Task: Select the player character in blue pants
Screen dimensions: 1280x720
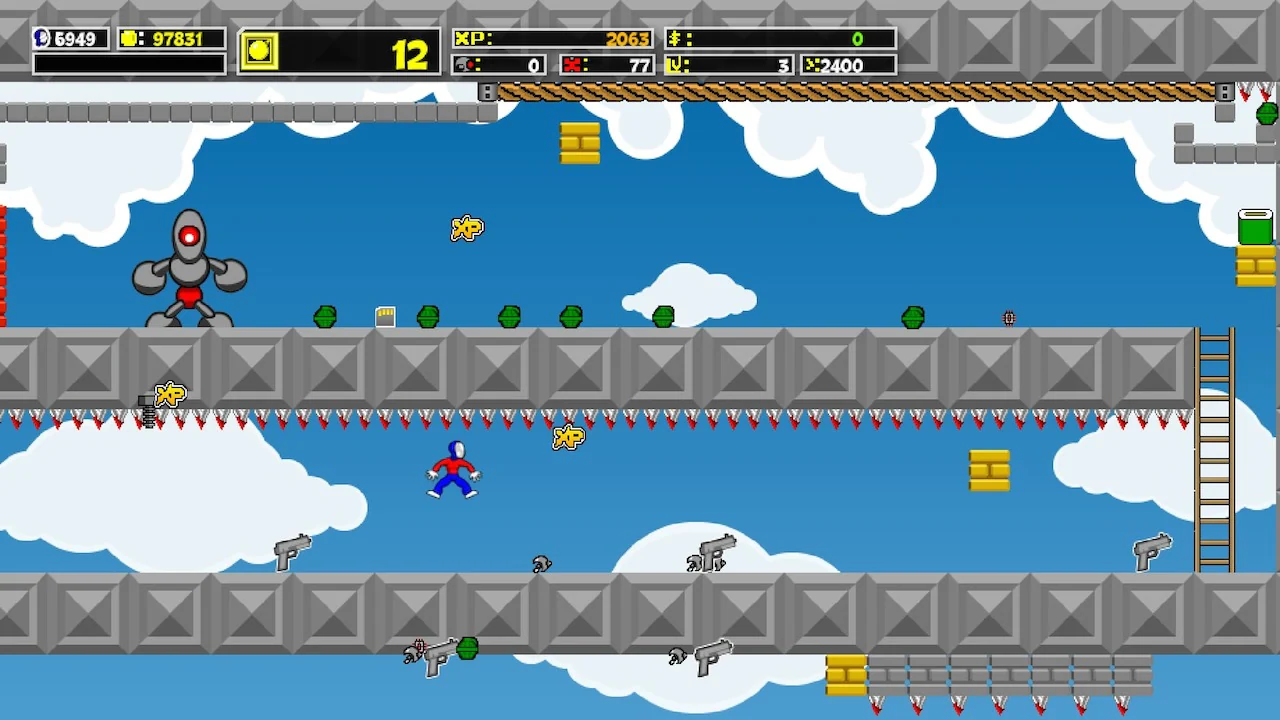Action: pyautogui.click(x=452, y=470)
